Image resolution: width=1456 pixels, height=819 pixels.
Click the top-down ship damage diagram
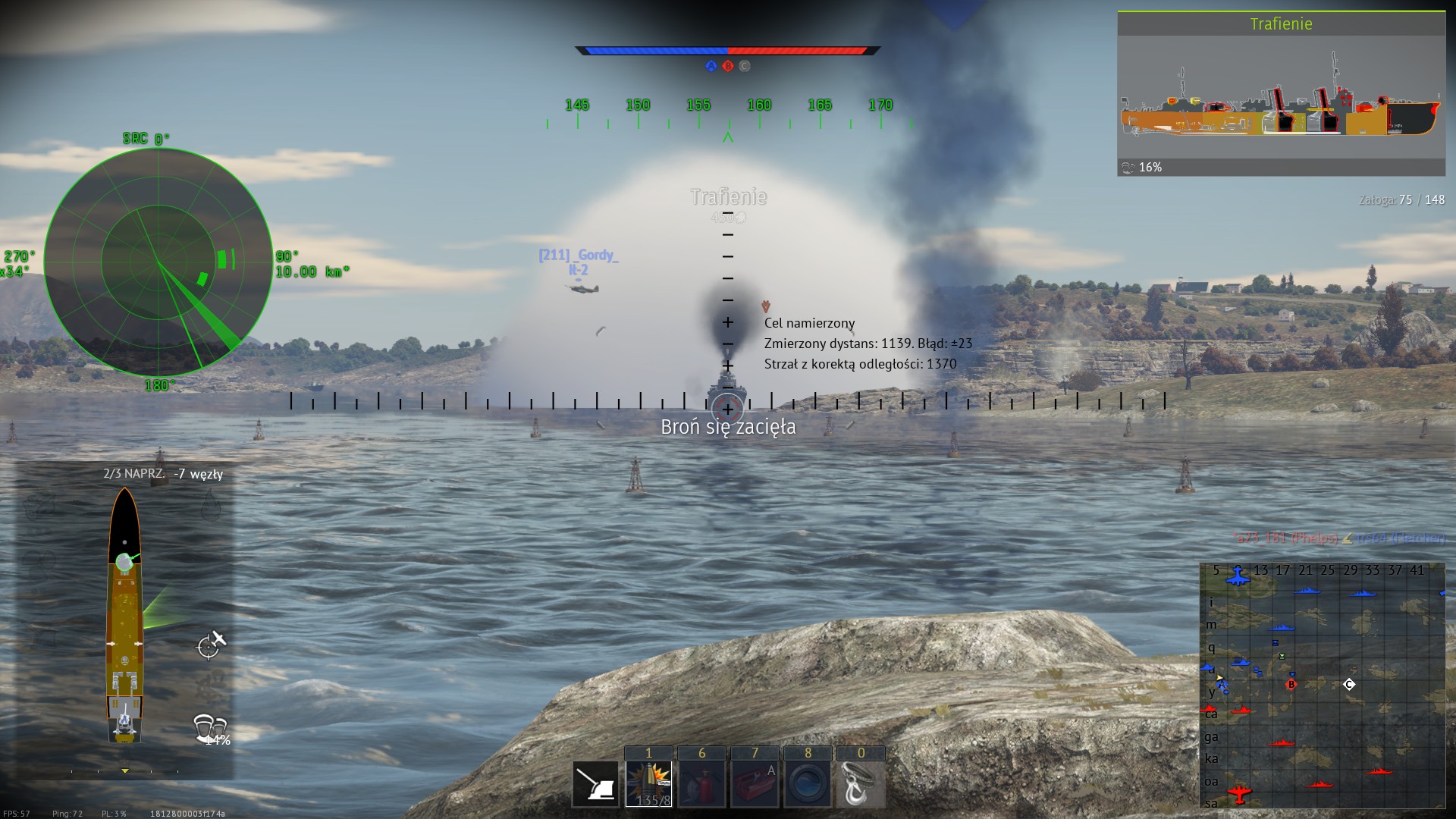pyautogui.click(x=124, y=616)
